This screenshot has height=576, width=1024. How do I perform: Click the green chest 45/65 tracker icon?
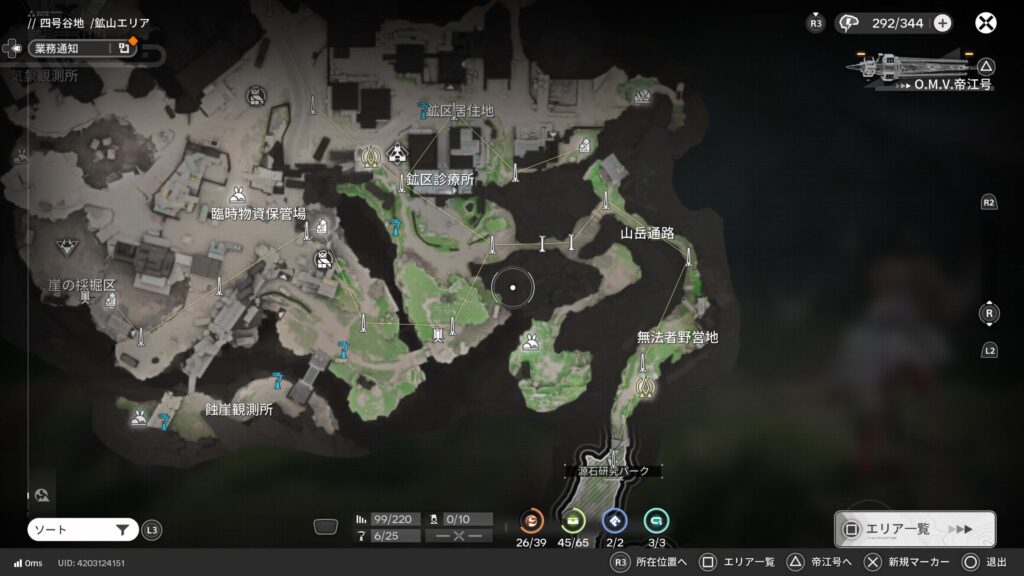coord(573,520)
